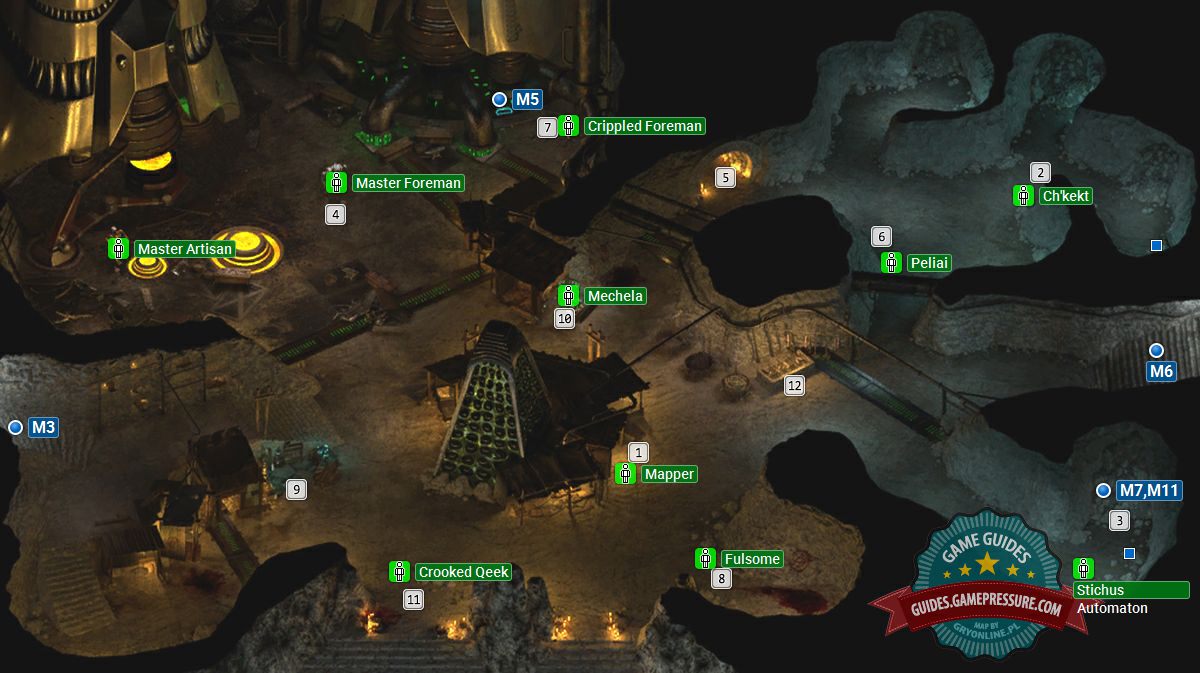Select the Ch'kekt NPC label
Image resolution: width=1200 pixels, height=673 pixels.
[1065, 196]
